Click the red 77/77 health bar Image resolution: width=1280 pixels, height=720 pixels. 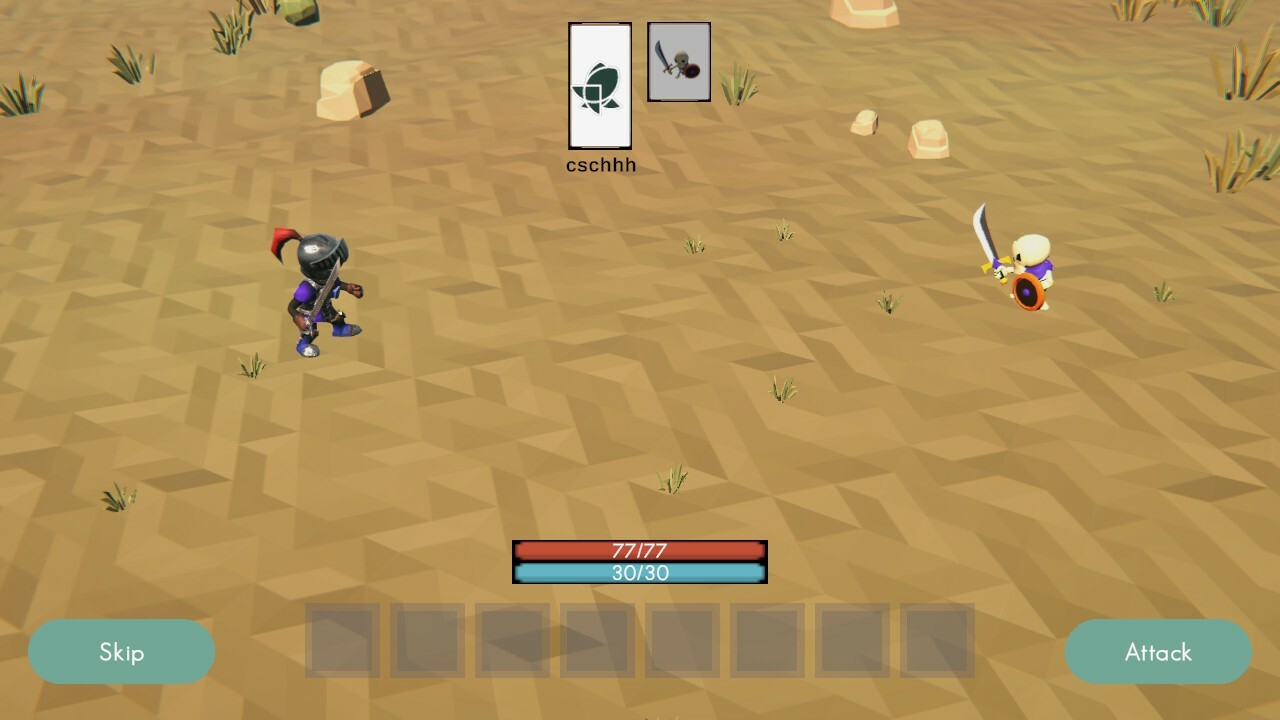tap(639, 550)
